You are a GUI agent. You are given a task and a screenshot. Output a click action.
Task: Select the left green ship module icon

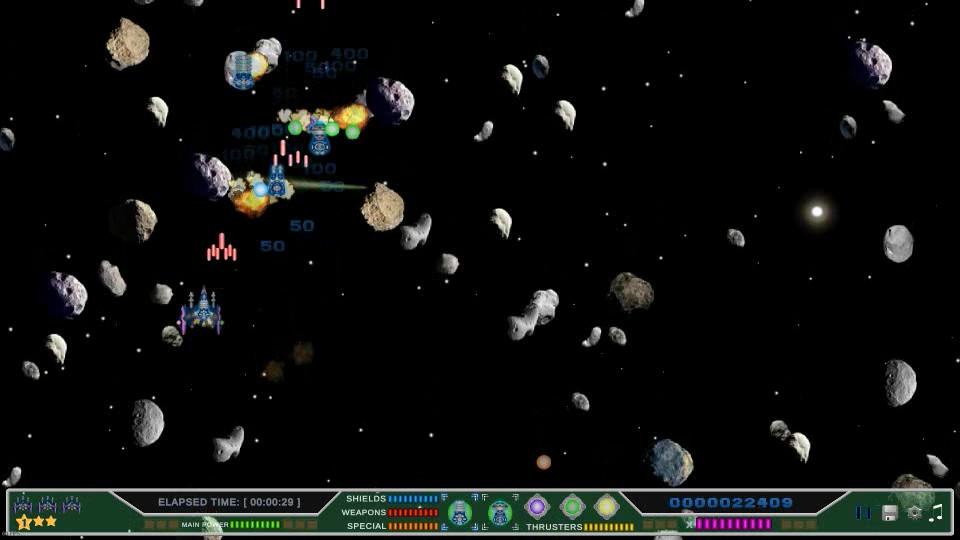[460, 513]
